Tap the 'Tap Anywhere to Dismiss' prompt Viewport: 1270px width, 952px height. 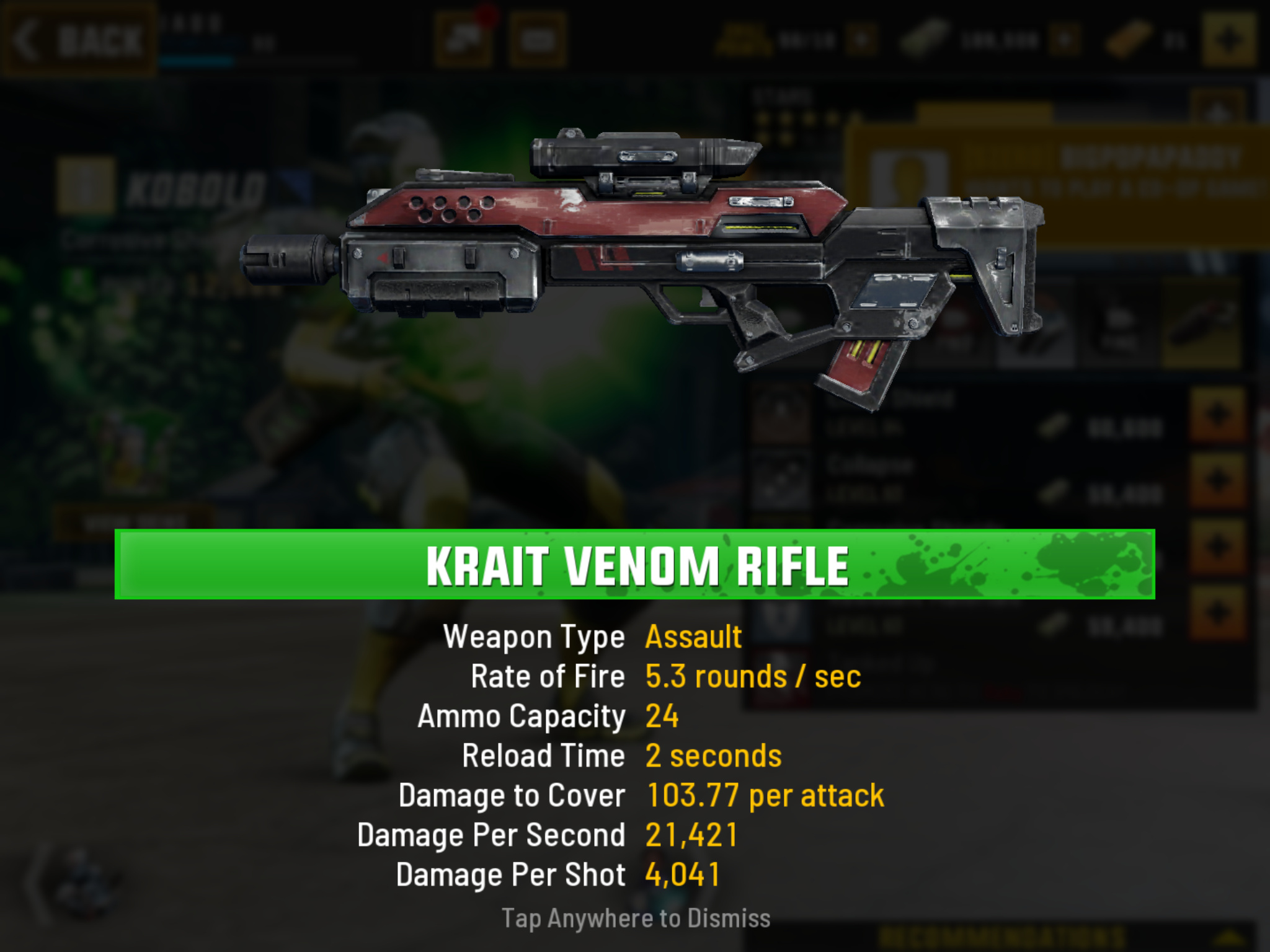636,918
